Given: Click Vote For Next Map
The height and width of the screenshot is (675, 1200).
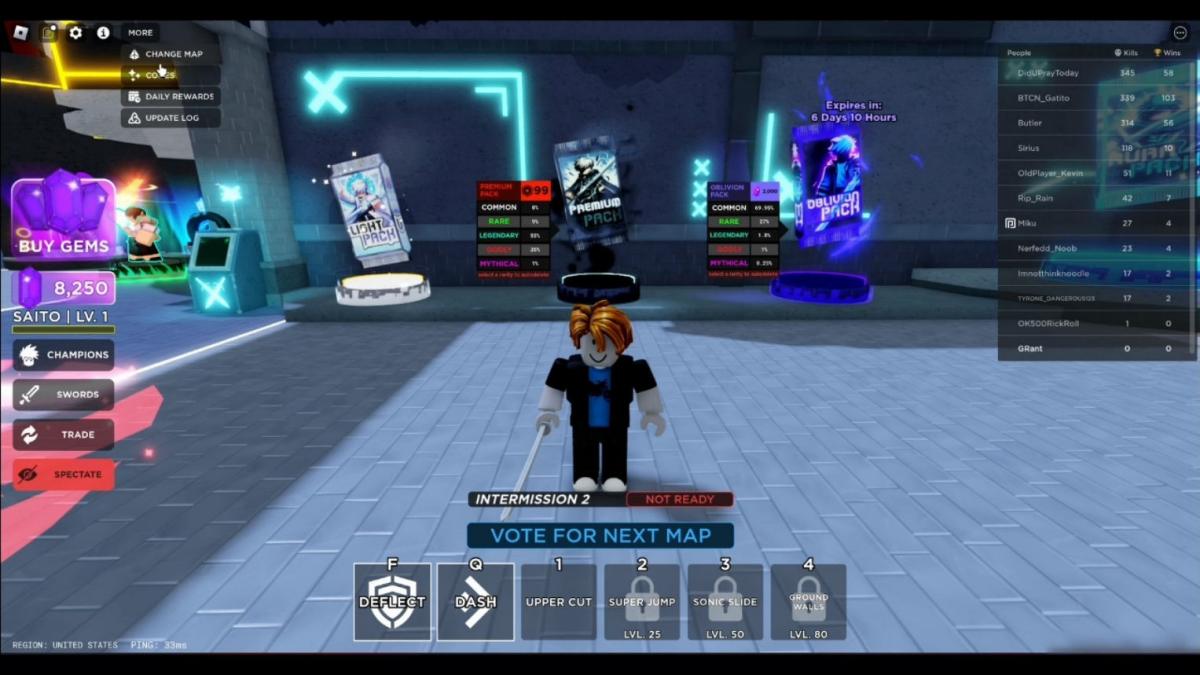Looking at the screenshot, I should (x=600, y=535).
